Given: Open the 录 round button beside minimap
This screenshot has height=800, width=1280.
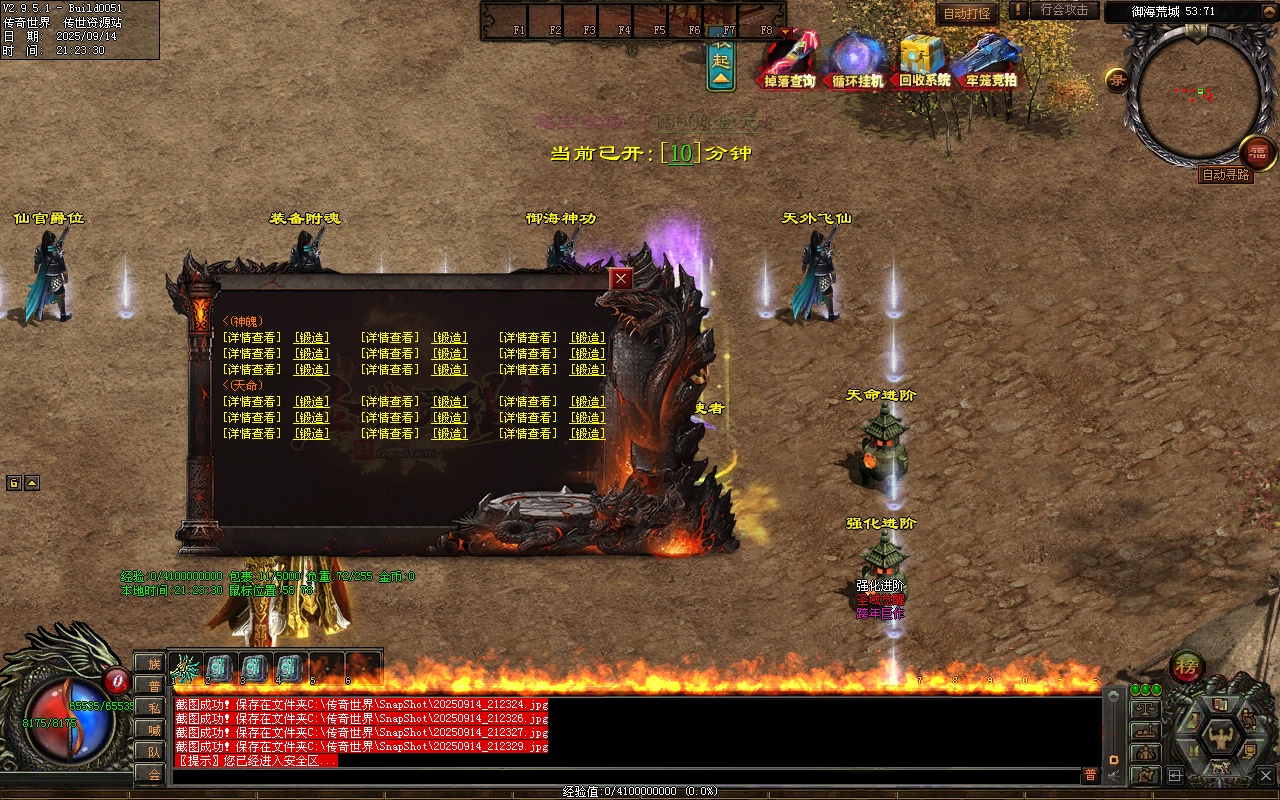Looking at the screenshot, I should click(x=1118, y=81).
